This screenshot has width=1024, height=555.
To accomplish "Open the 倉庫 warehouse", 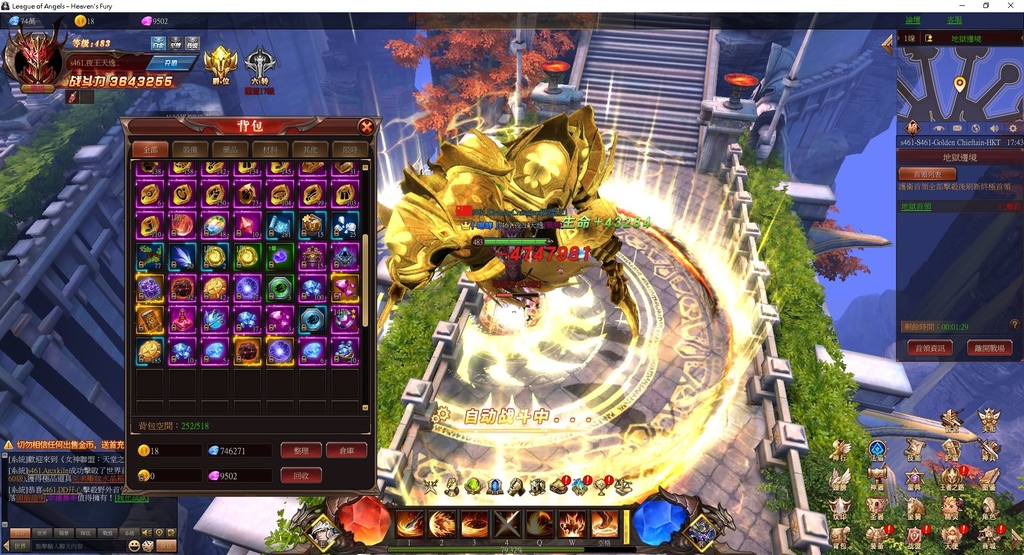I will (x=347, y=451).
